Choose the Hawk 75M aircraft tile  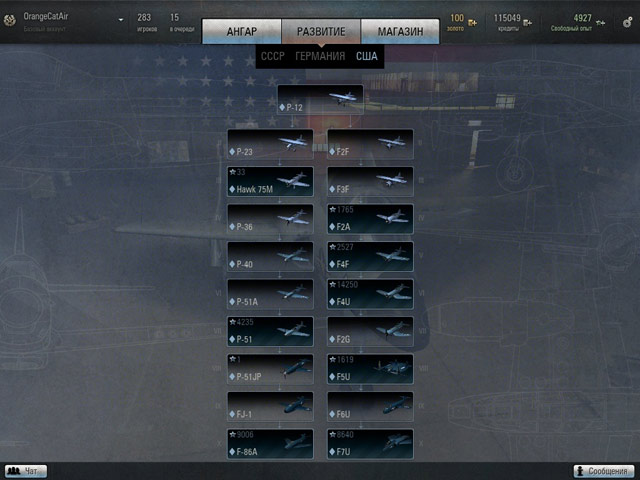pyautogui.click(x=270, y=181)
